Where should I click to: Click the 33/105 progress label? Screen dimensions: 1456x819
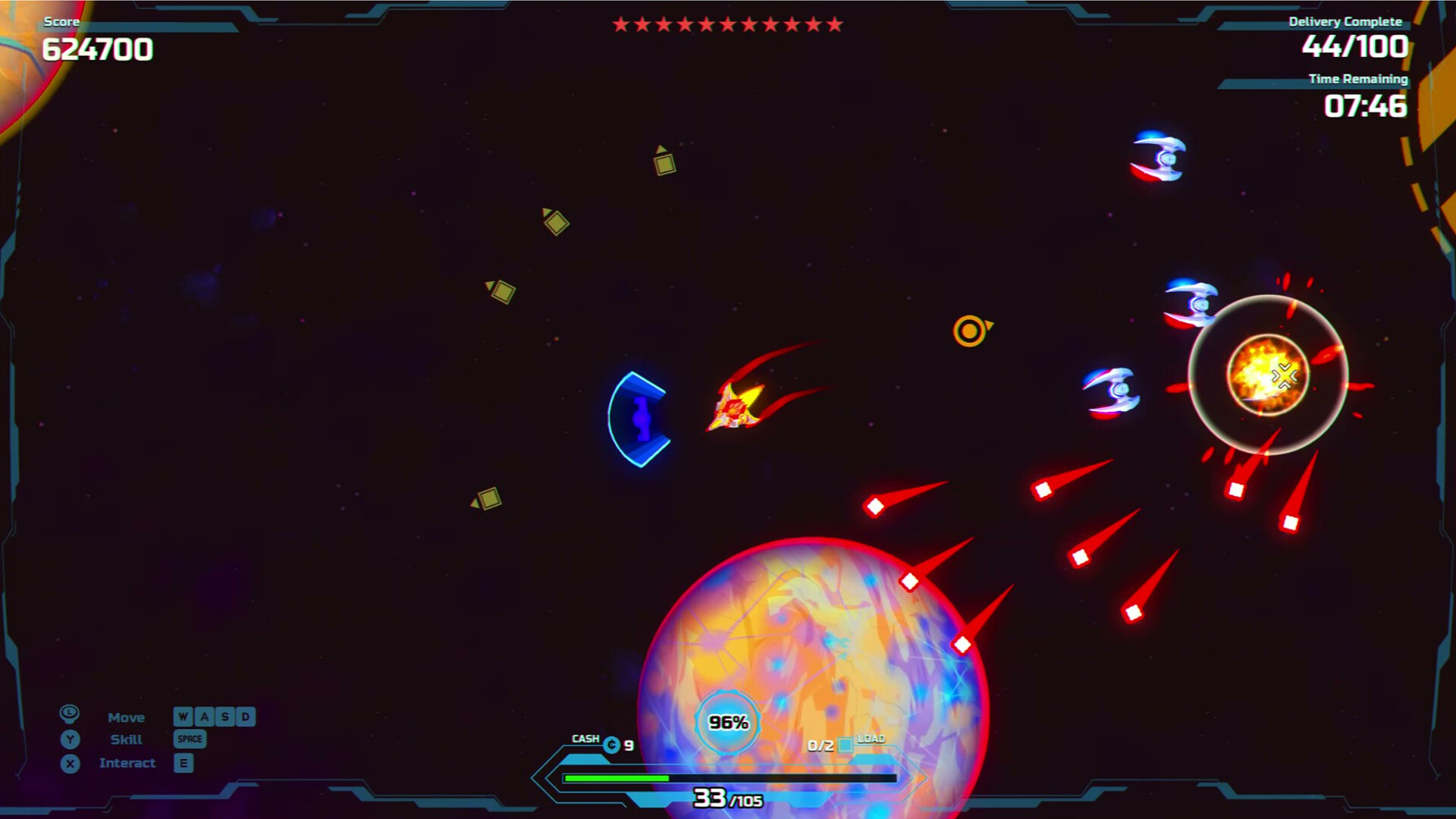pyautogui.click(x=726, y=799)
